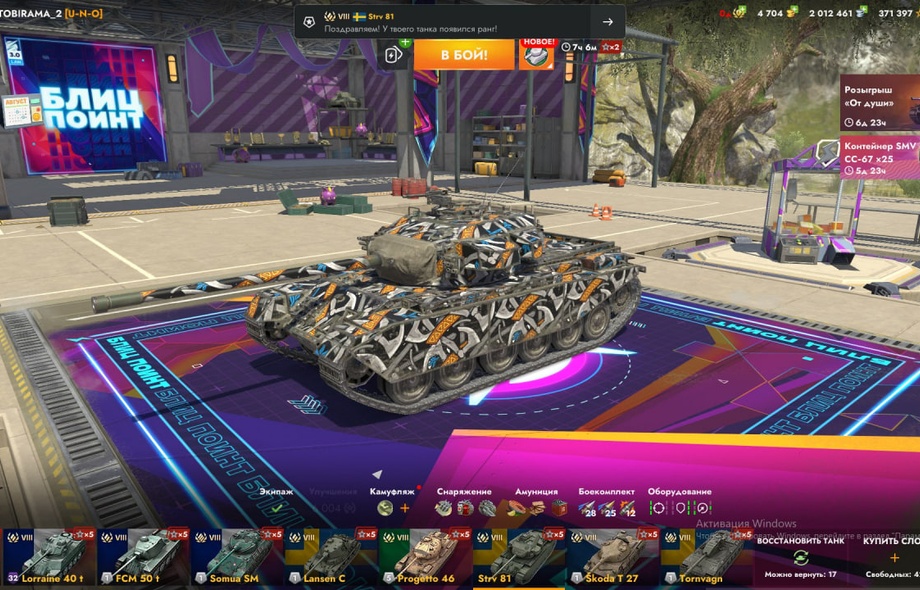
Task: Select the Strv 81 tank card
Action: click(x=518, y=557)
